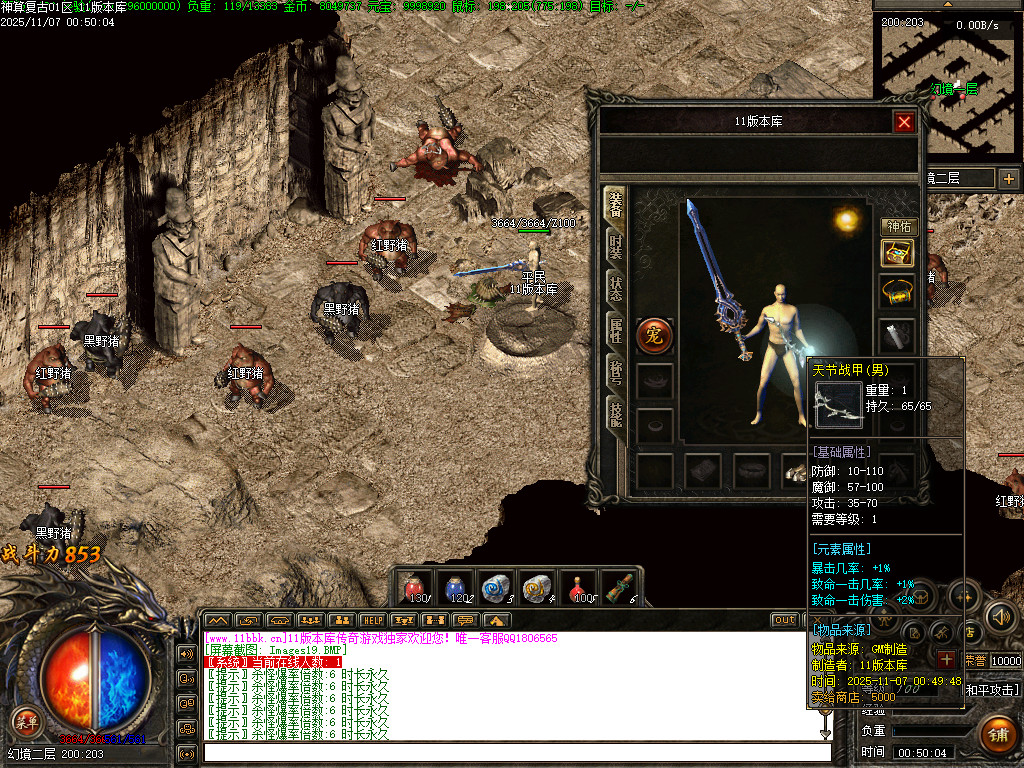Close the 11版本库 character panel
The height and width of the screenshot is (768, 1024).
(x=904, y=122)
